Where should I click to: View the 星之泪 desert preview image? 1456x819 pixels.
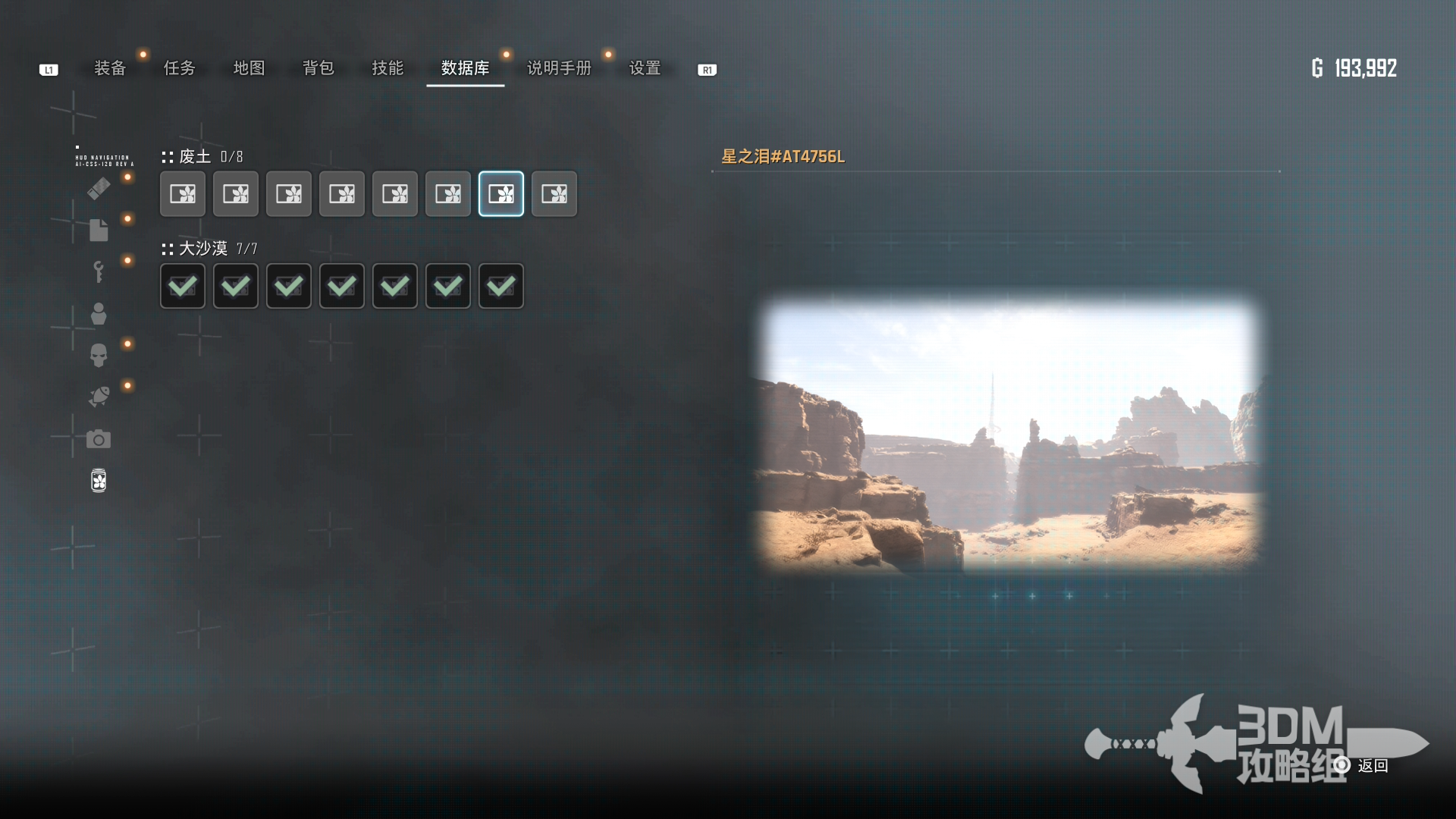(x=1009, y=434)
